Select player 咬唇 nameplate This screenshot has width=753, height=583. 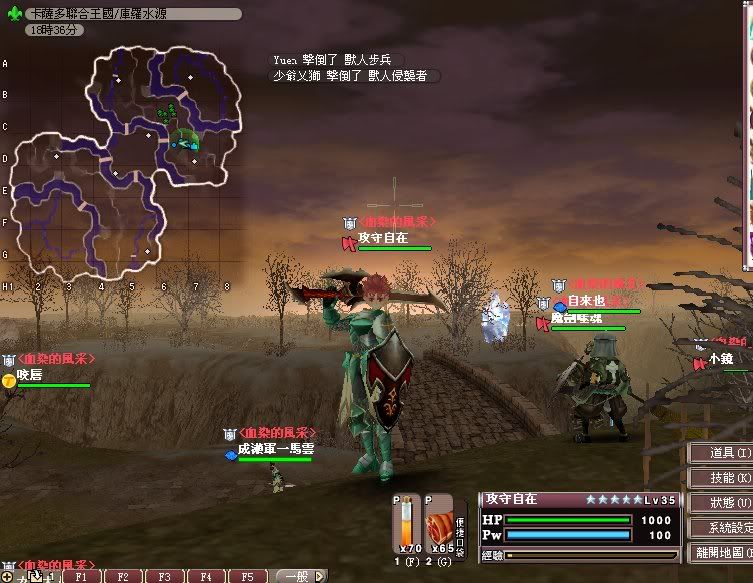coord(30,374)
